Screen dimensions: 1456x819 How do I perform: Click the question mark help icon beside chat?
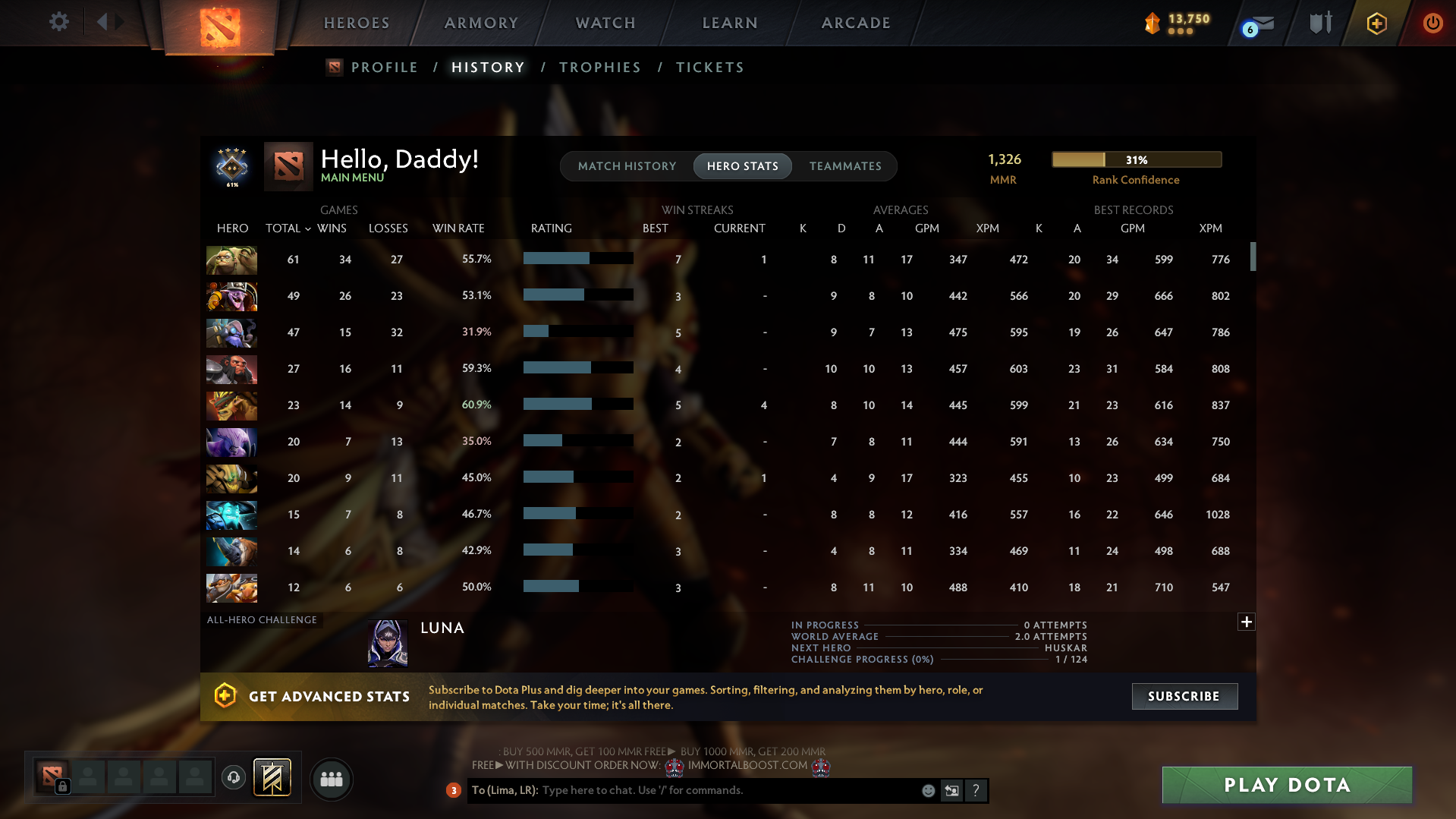click(976, 790)
